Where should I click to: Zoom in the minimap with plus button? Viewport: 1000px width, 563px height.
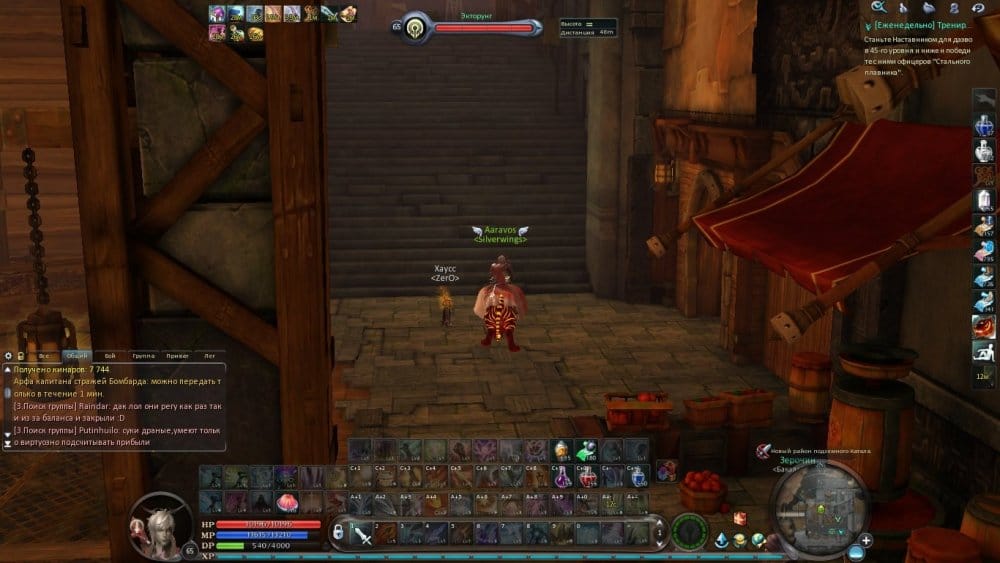click(866, 540)
